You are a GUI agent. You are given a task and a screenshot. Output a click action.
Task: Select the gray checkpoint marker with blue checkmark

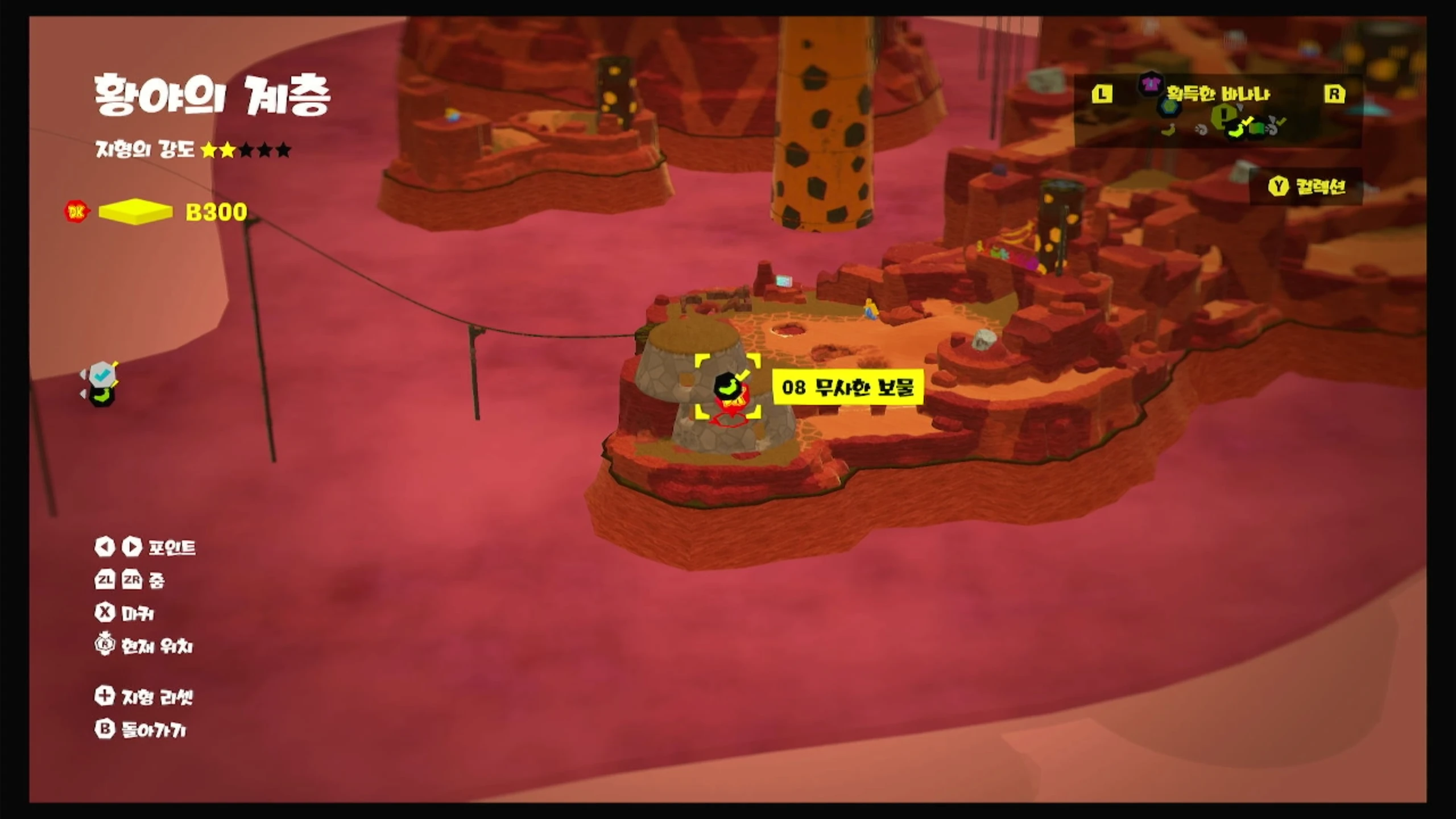pyautogui.click(x=102, y=374)
